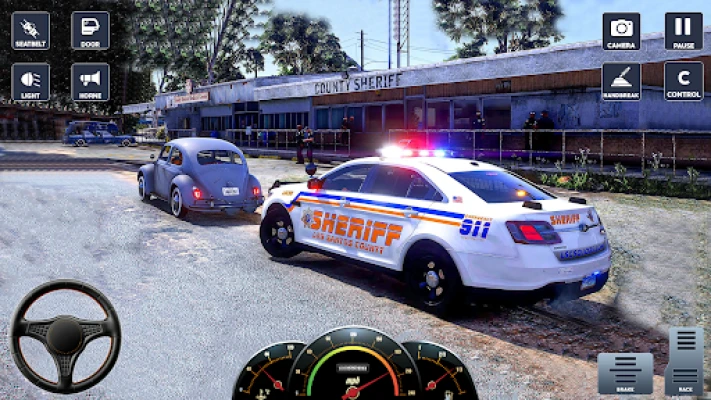This screenshot has width=711, height=400.
Task: Hit the Brake pedal
Action: 625,373
